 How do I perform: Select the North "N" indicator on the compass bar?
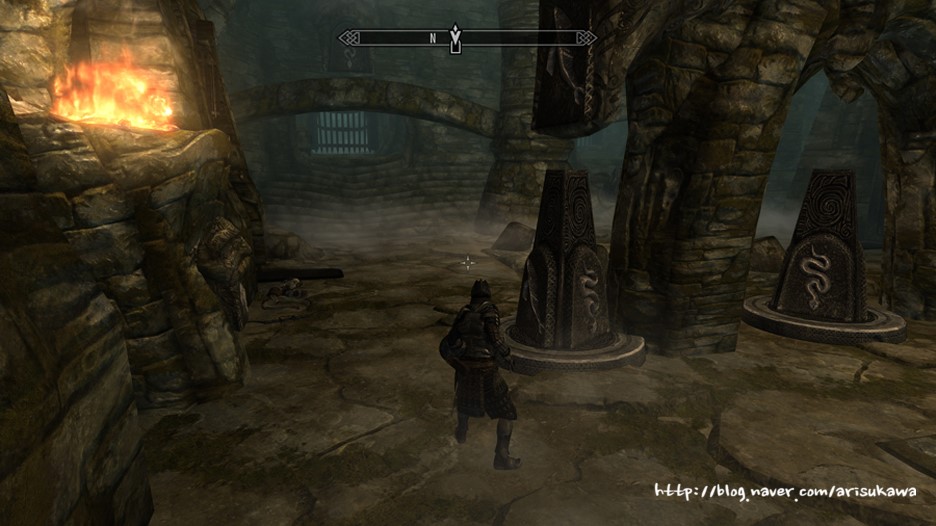(x=433, y=39)
